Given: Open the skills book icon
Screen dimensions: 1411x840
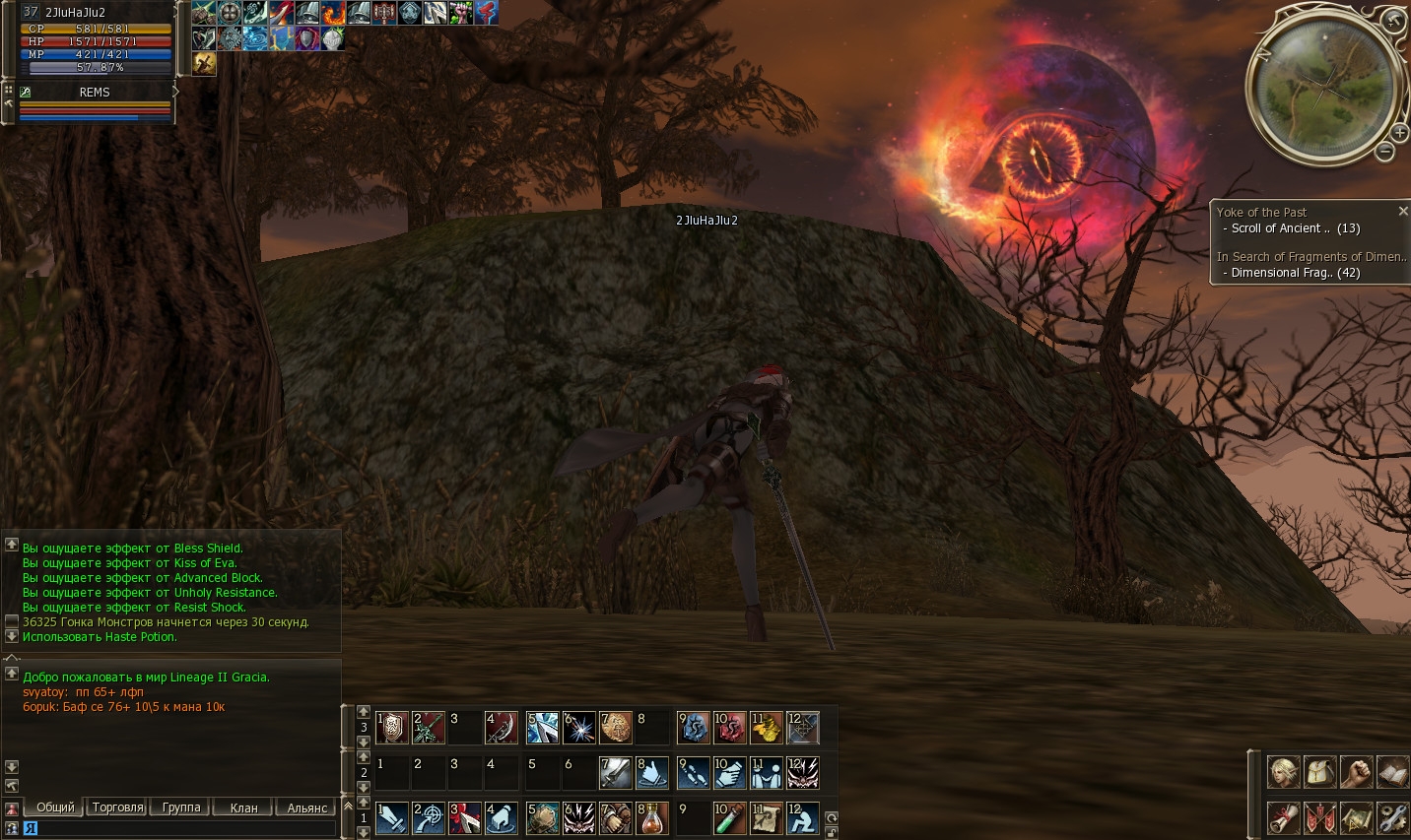Looking at the screenshot, I should pyautogui.click(x=1392, y=772).
